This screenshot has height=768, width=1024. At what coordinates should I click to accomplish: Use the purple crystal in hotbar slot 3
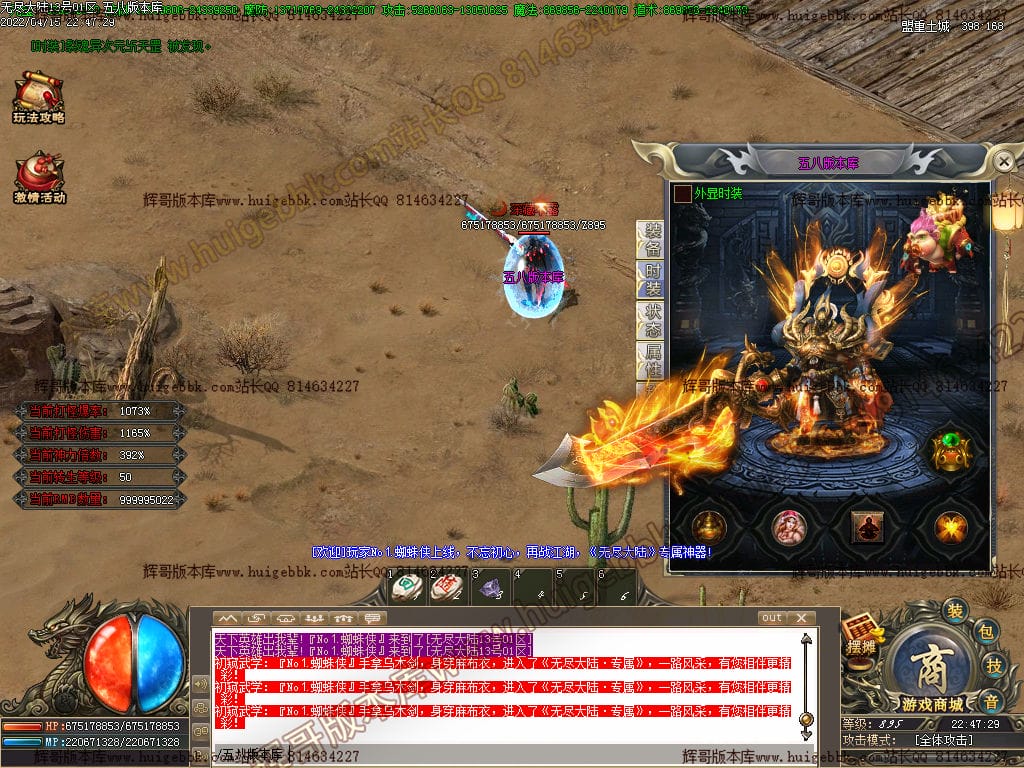490,589
